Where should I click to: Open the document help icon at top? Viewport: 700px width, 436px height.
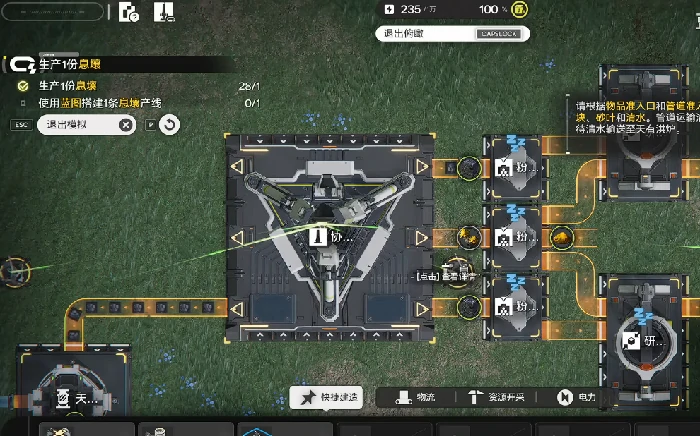tap(128, 13)
